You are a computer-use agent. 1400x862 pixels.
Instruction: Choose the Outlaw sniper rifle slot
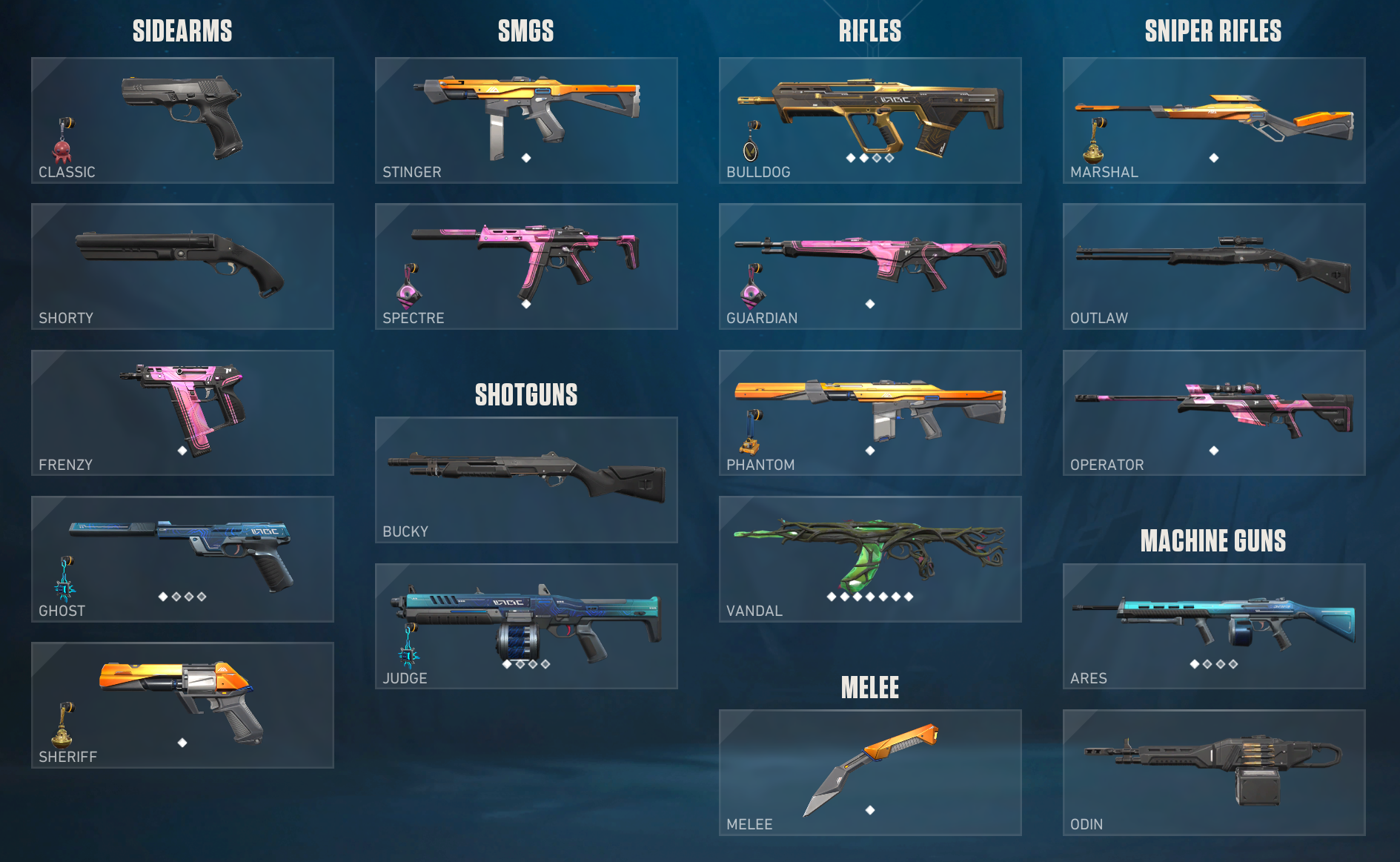[x=1214, y=266]
